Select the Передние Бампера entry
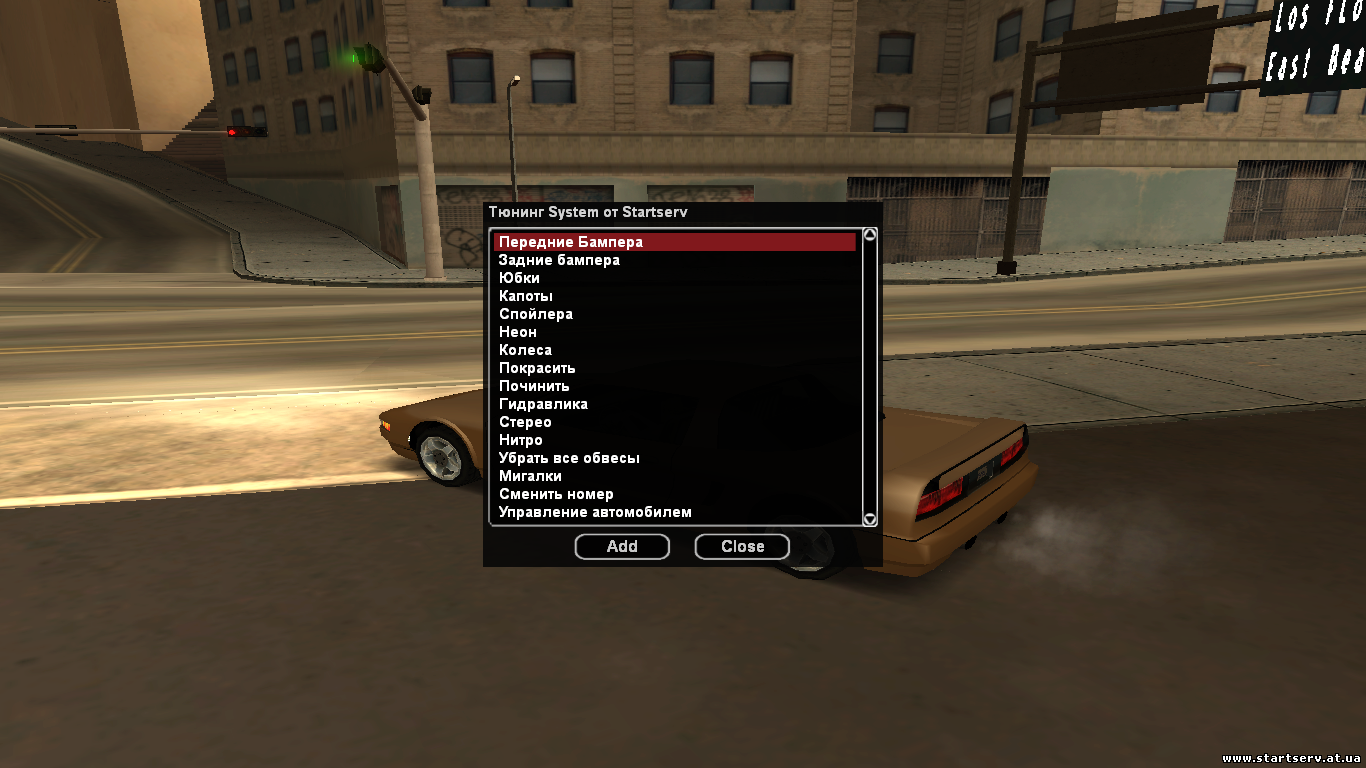This screenshot has width=1366, height=768. click(x=570, y=242)
